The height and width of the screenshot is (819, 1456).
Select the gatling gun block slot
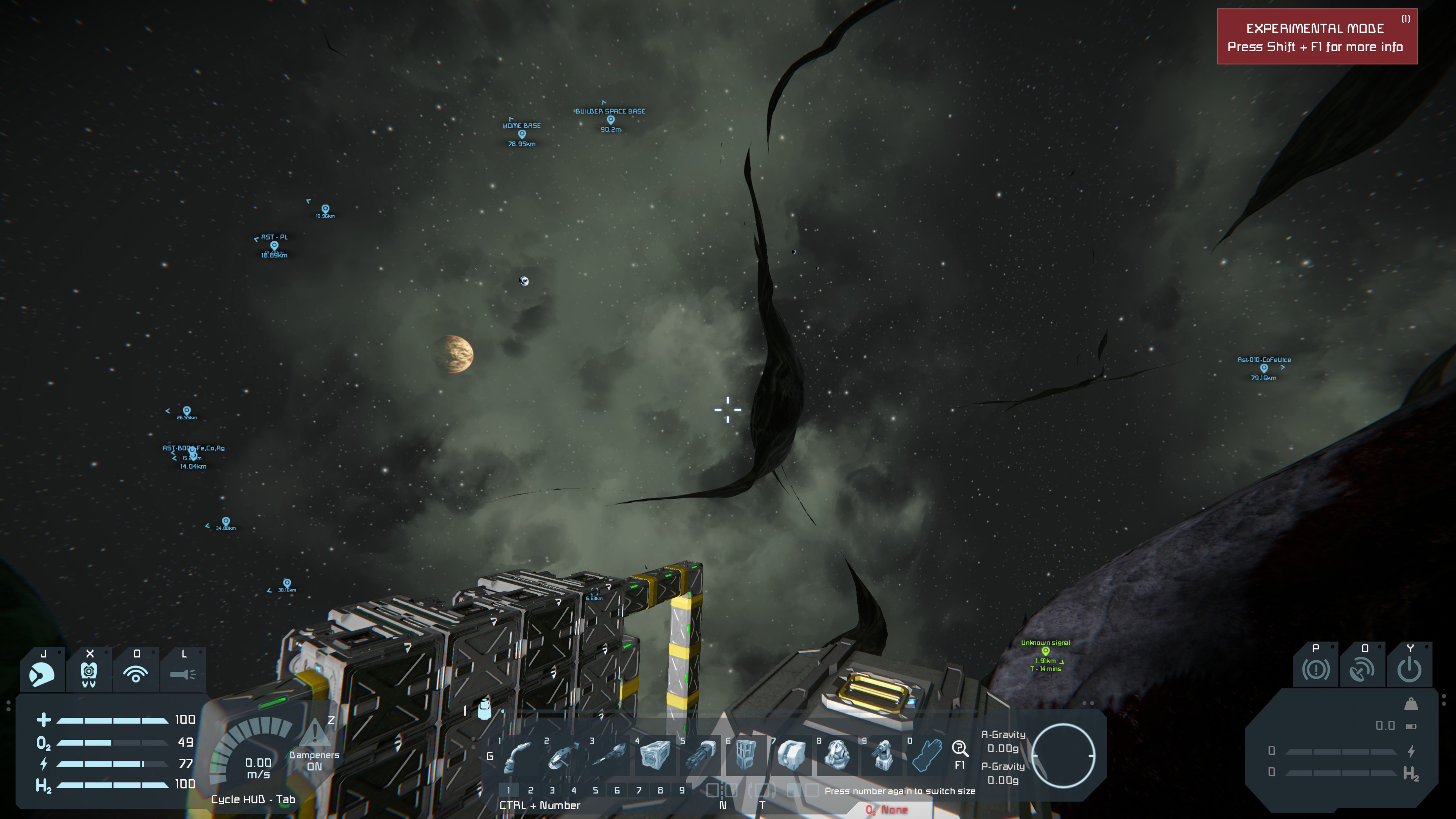tap(700, 756)
